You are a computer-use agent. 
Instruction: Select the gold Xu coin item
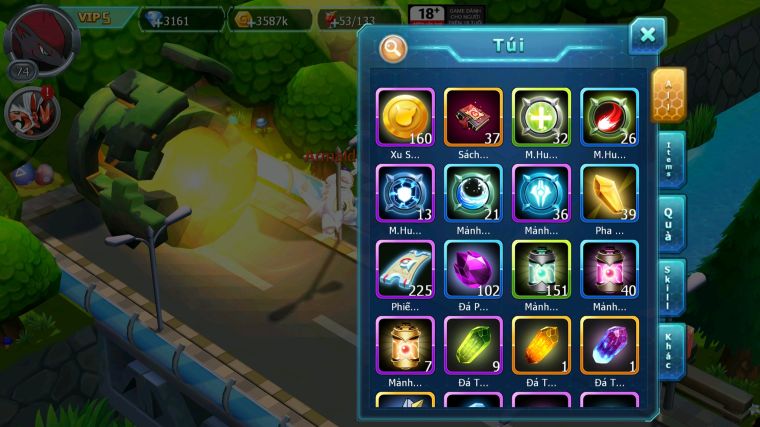tap(405, 118)
